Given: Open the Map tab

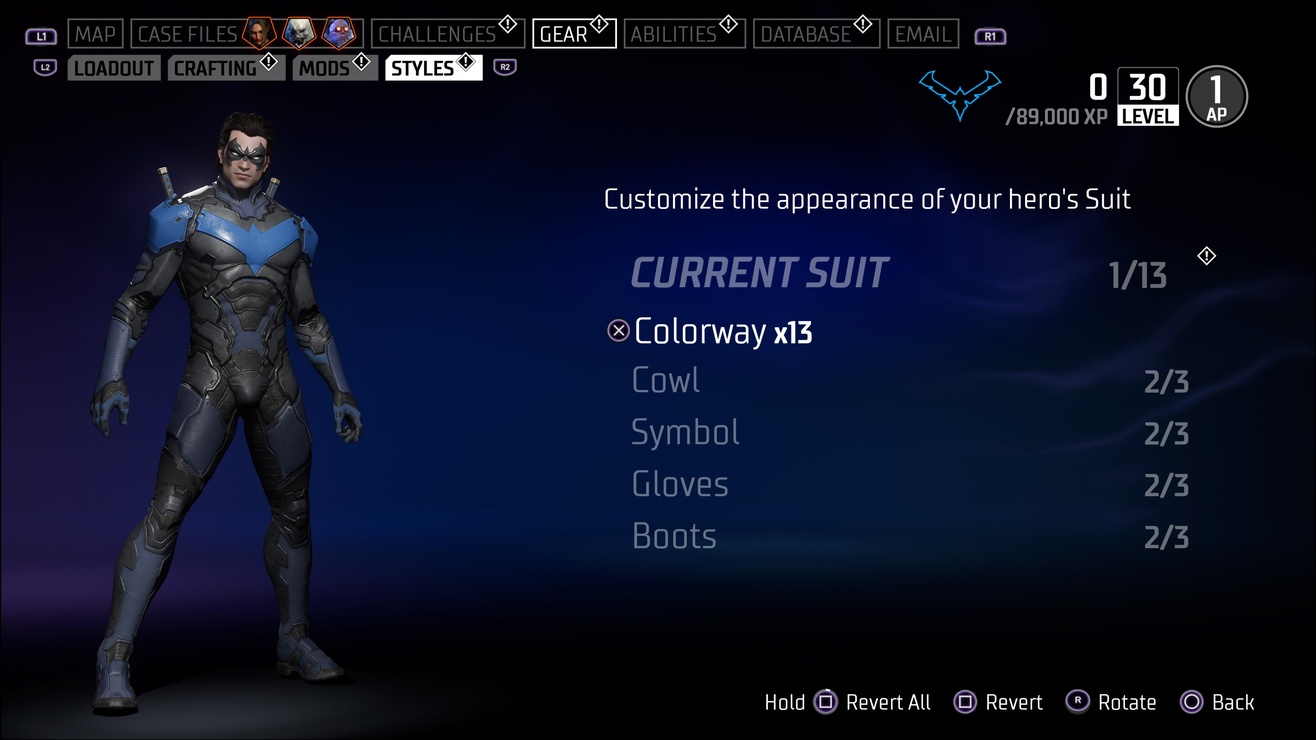Looking at the screenshot, I should pos(96,34).
